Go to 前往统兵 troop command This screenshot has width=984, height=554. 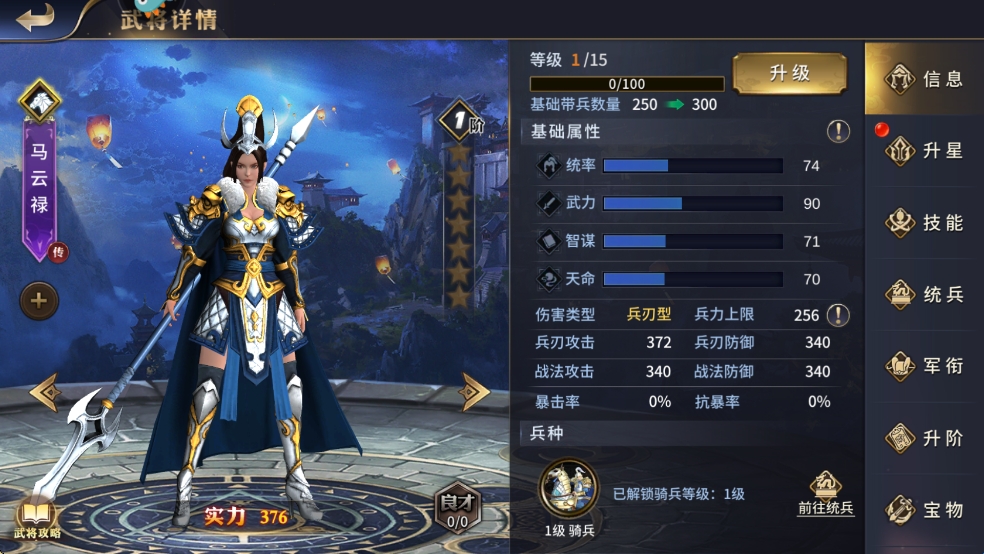[x=825, y=495]
